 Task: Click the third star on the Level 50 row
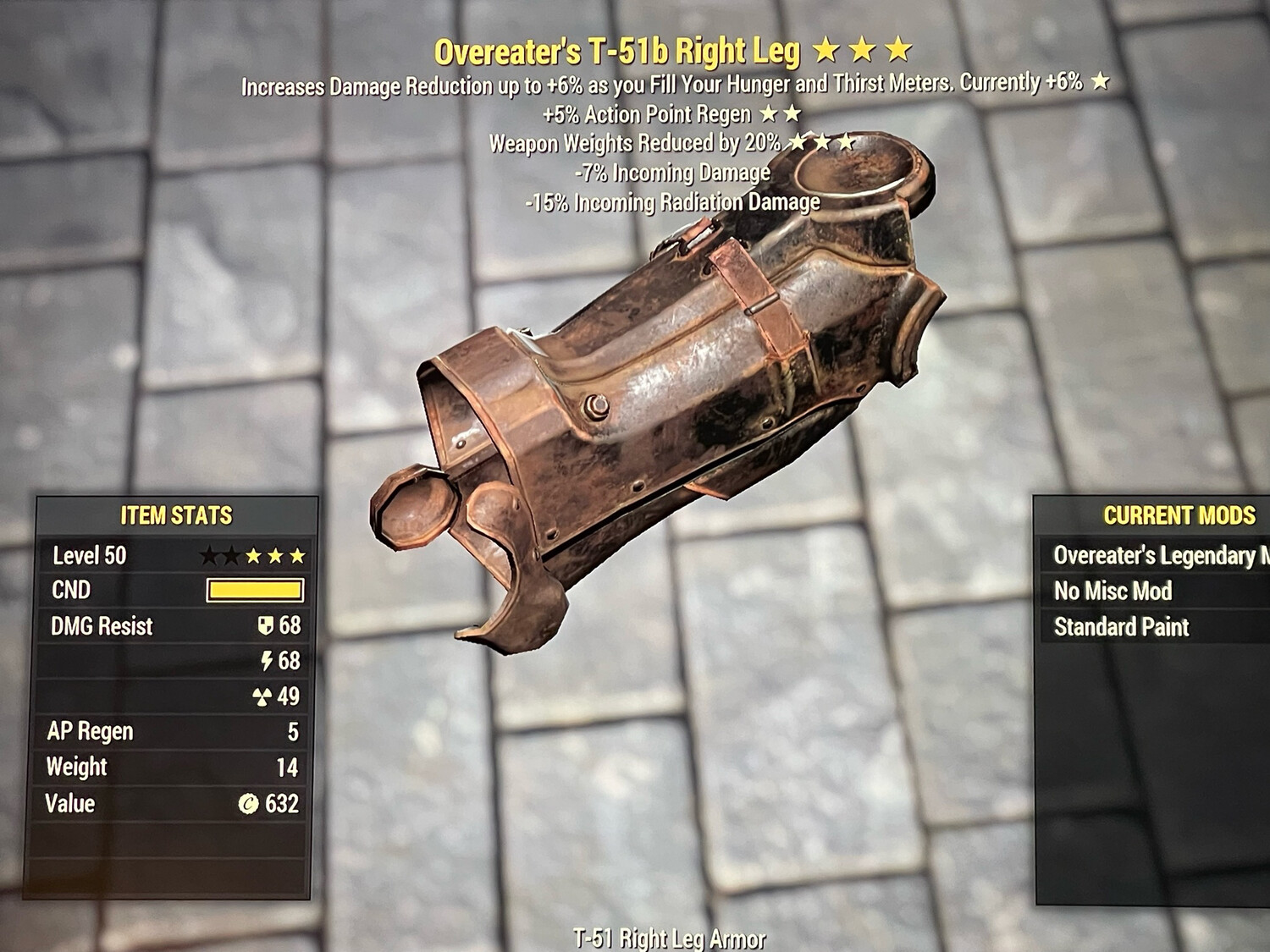tap(254, 555)
